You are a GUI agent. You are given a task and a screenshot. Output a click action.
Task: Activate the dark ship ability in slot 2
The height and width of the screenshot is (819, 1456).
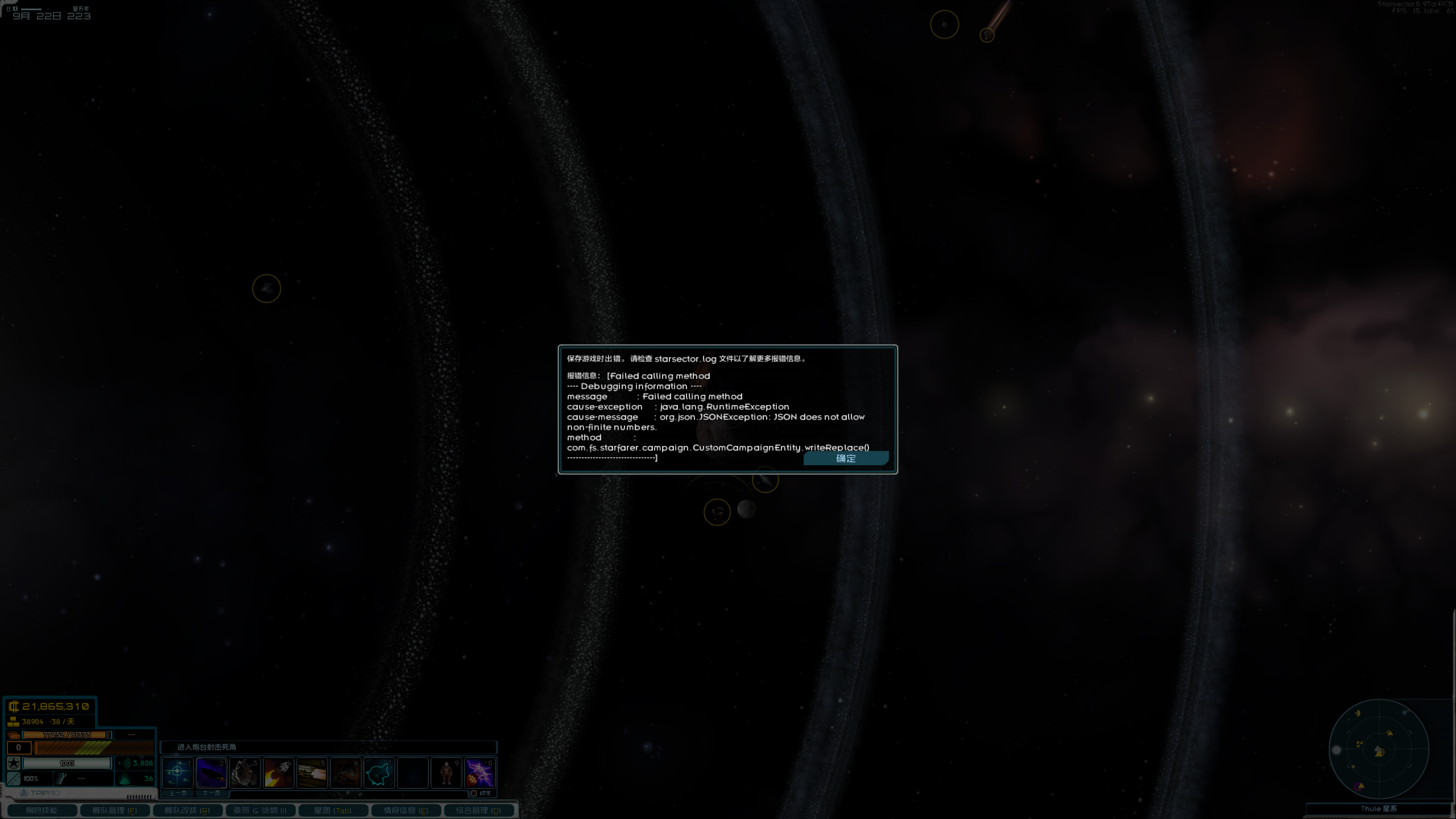point(211,772)
